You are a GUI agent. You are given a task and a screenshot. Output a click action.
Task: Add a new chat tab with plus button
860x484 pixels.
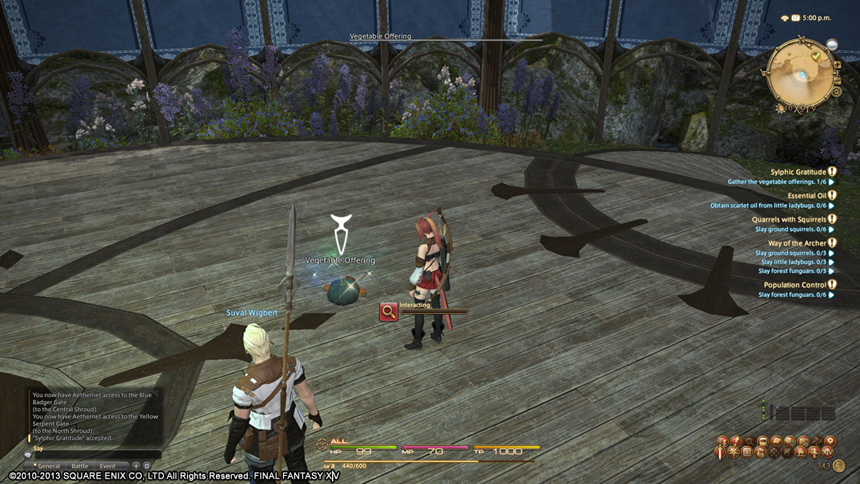coord(136,465)
